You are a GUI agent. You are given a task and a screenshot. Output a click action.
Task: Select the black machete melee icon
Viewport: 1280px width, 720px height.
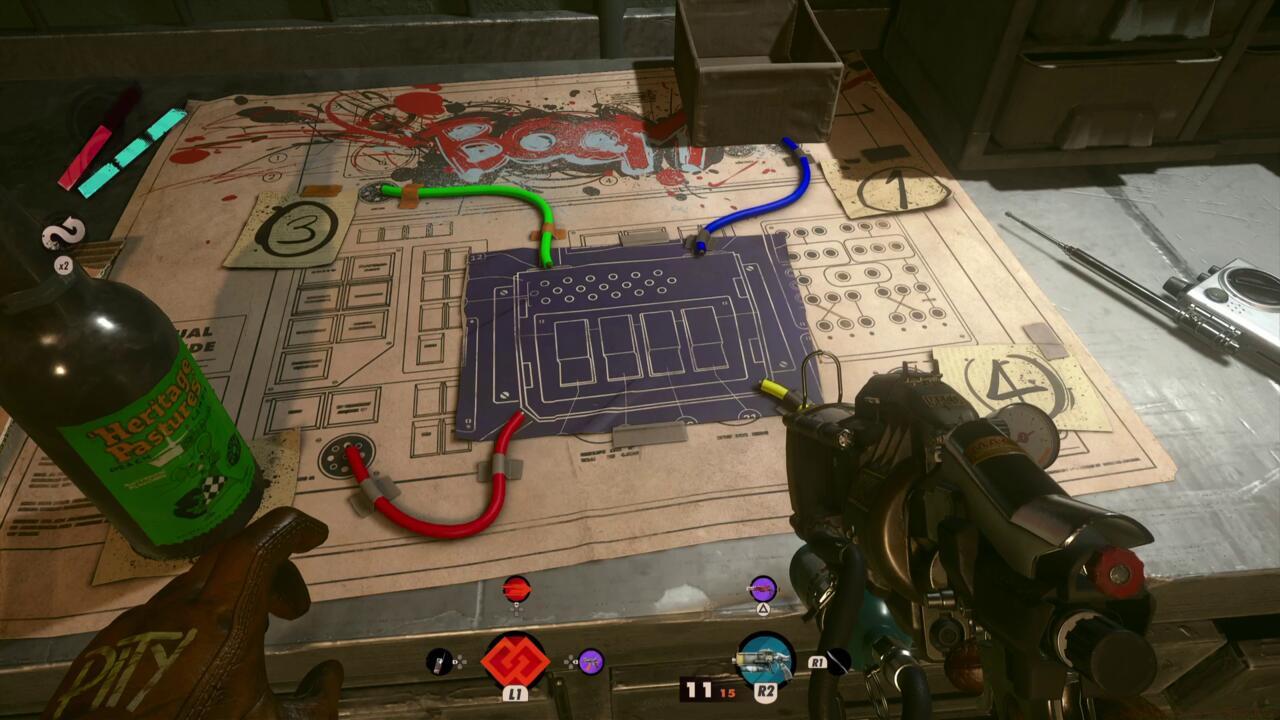[839, 661]
